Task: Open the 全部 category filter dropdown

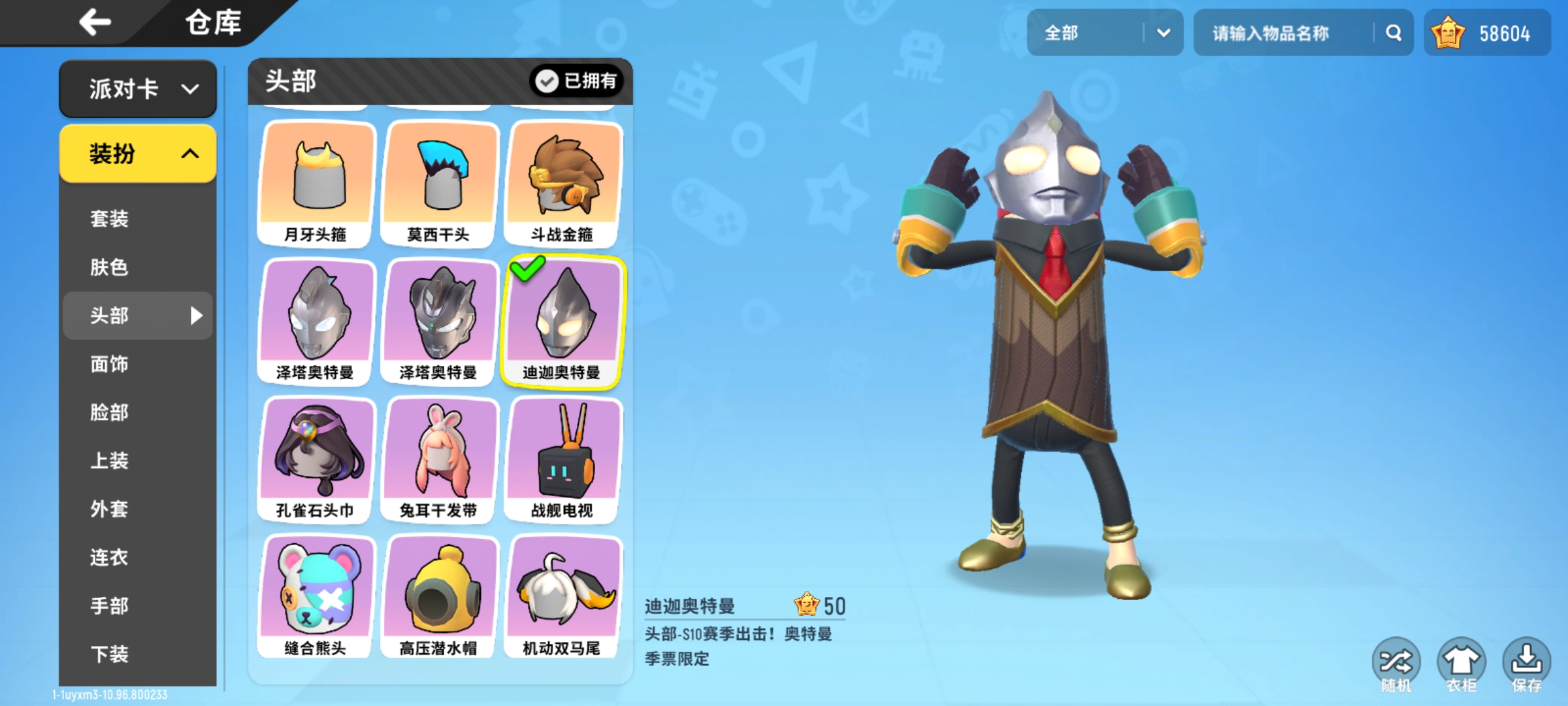Action: point(1104,32)
